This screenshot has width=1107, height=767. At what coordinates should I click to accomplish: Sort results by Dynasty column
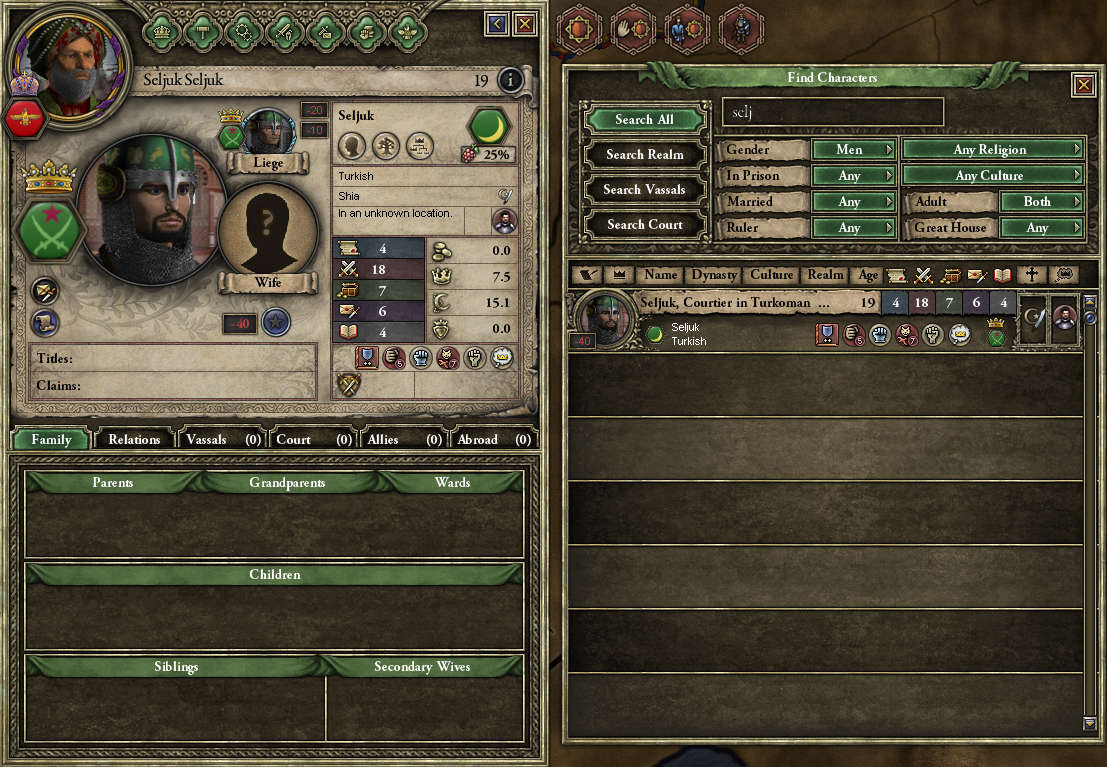[x=715, y=275]
